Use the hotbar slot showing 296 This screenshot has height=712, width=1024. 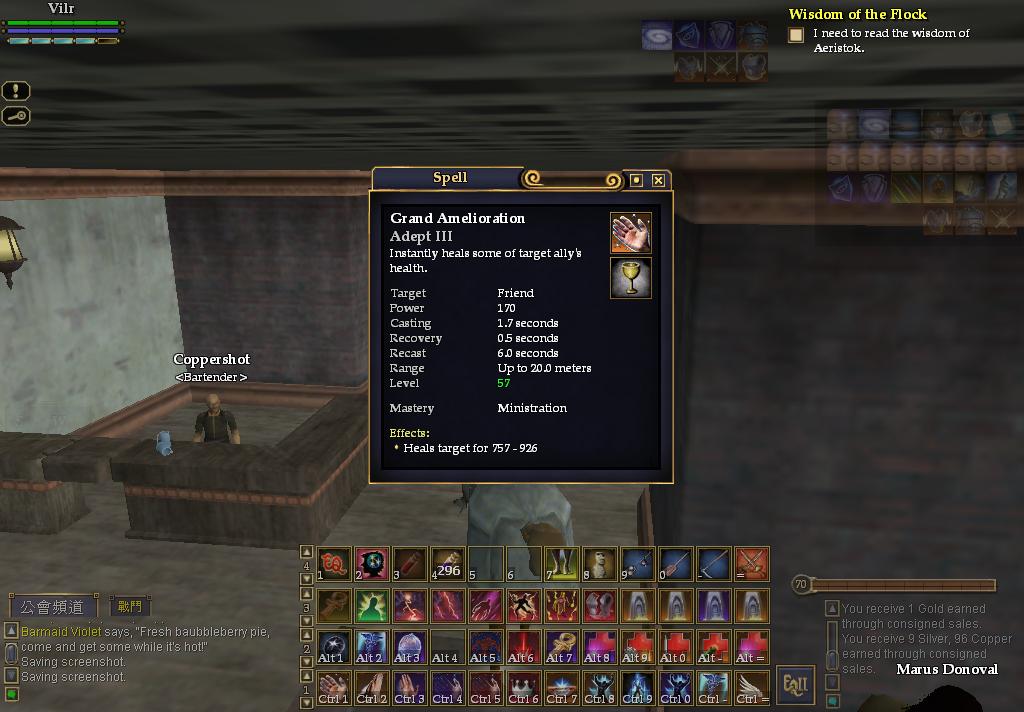pos(447,565)
